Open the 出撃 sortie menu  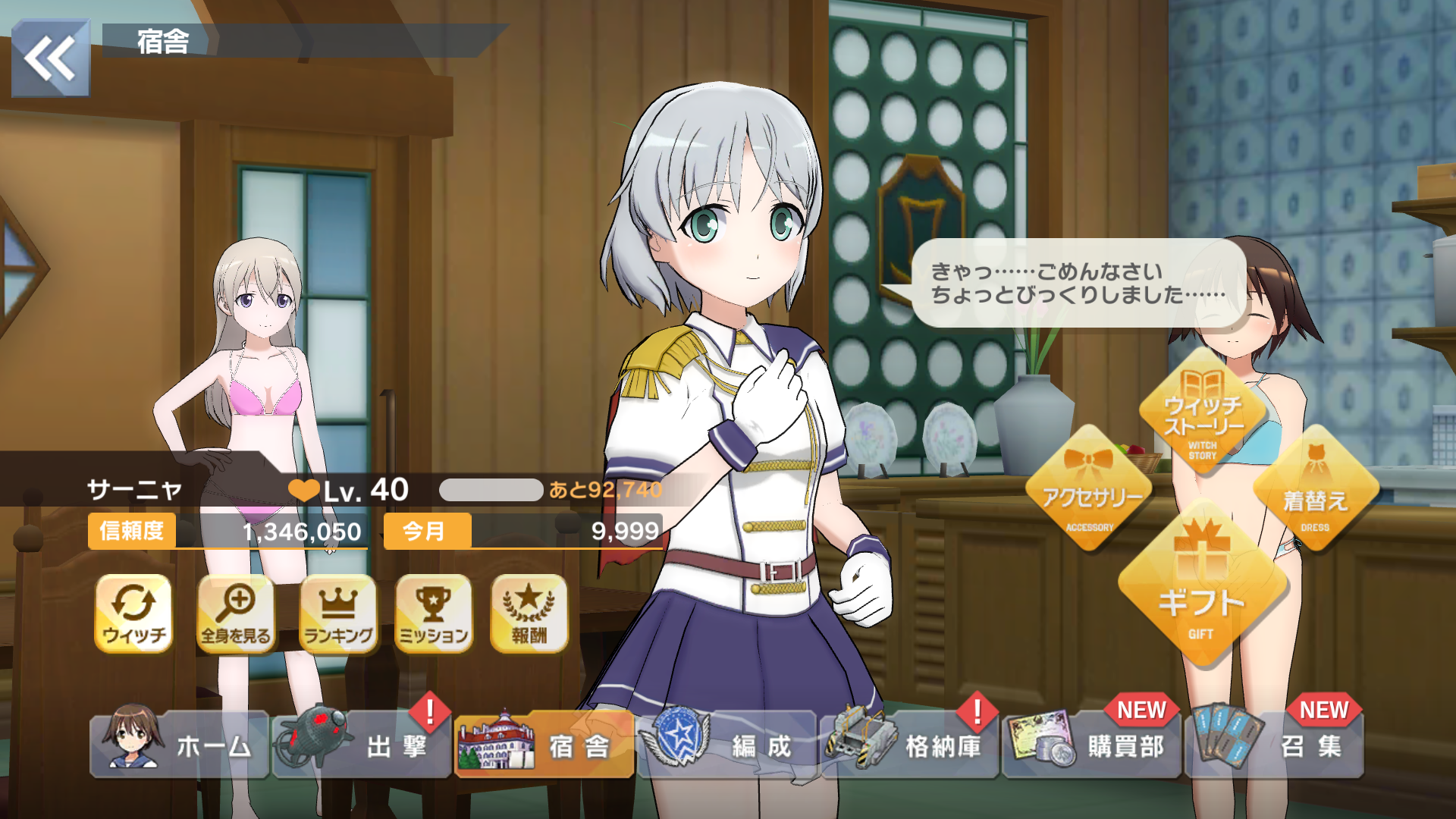362,745
